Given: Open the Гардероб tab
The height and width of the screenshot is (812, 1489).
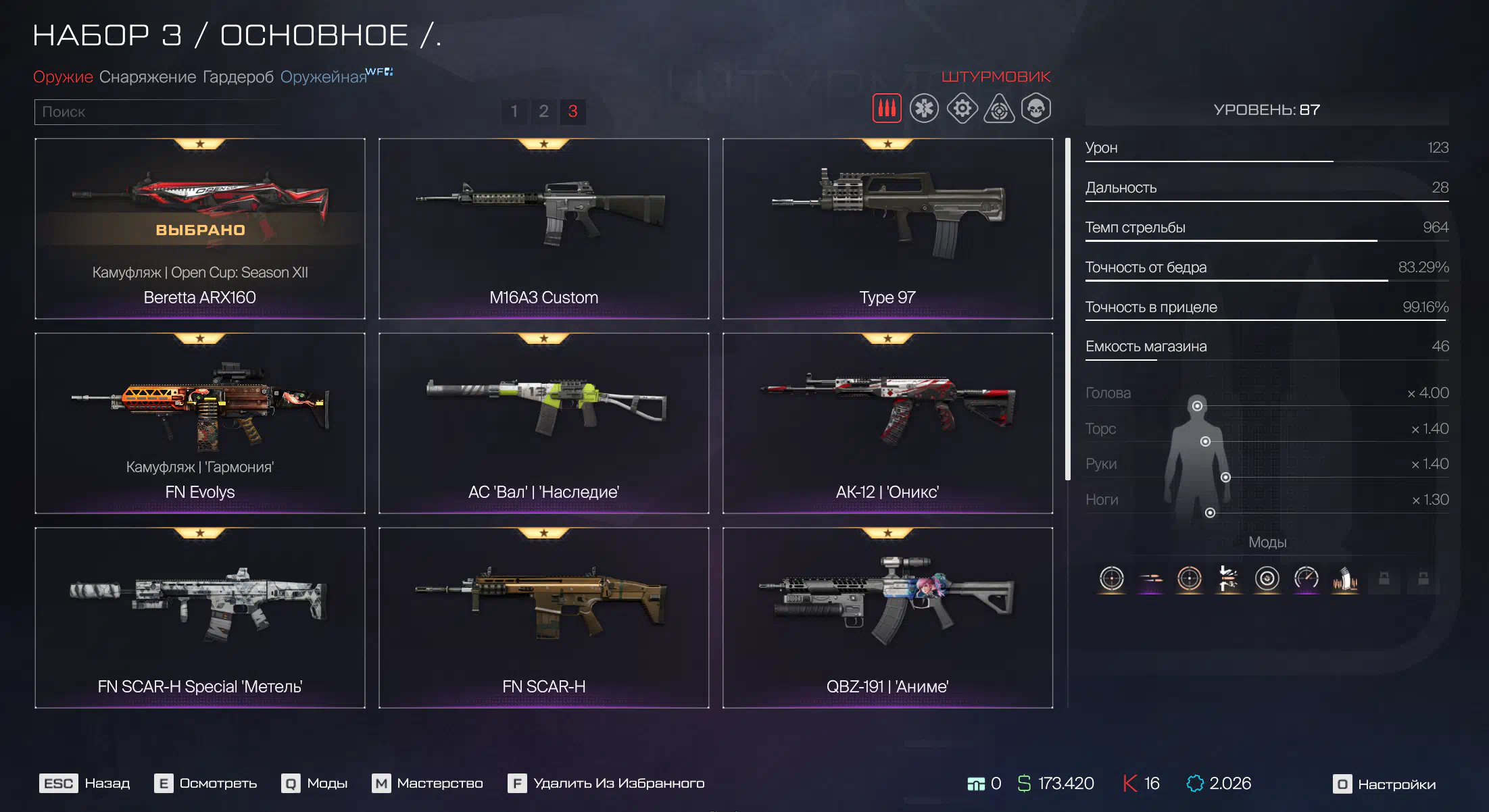Looking at the screenshot, I should pos(238,77).
